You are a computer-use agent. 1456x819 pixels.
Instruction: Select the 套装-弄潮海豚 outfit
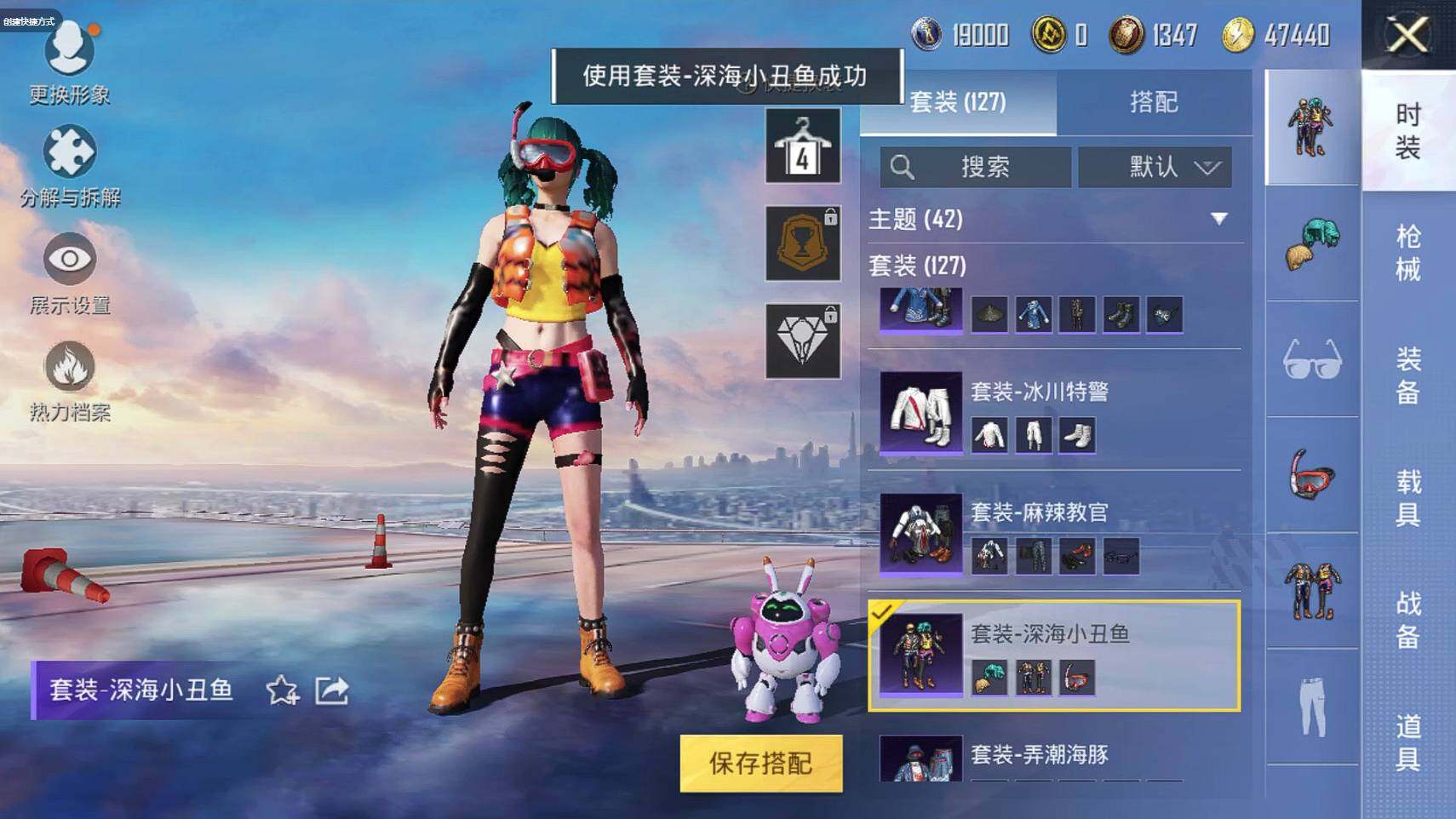[x=1039, y=756]
